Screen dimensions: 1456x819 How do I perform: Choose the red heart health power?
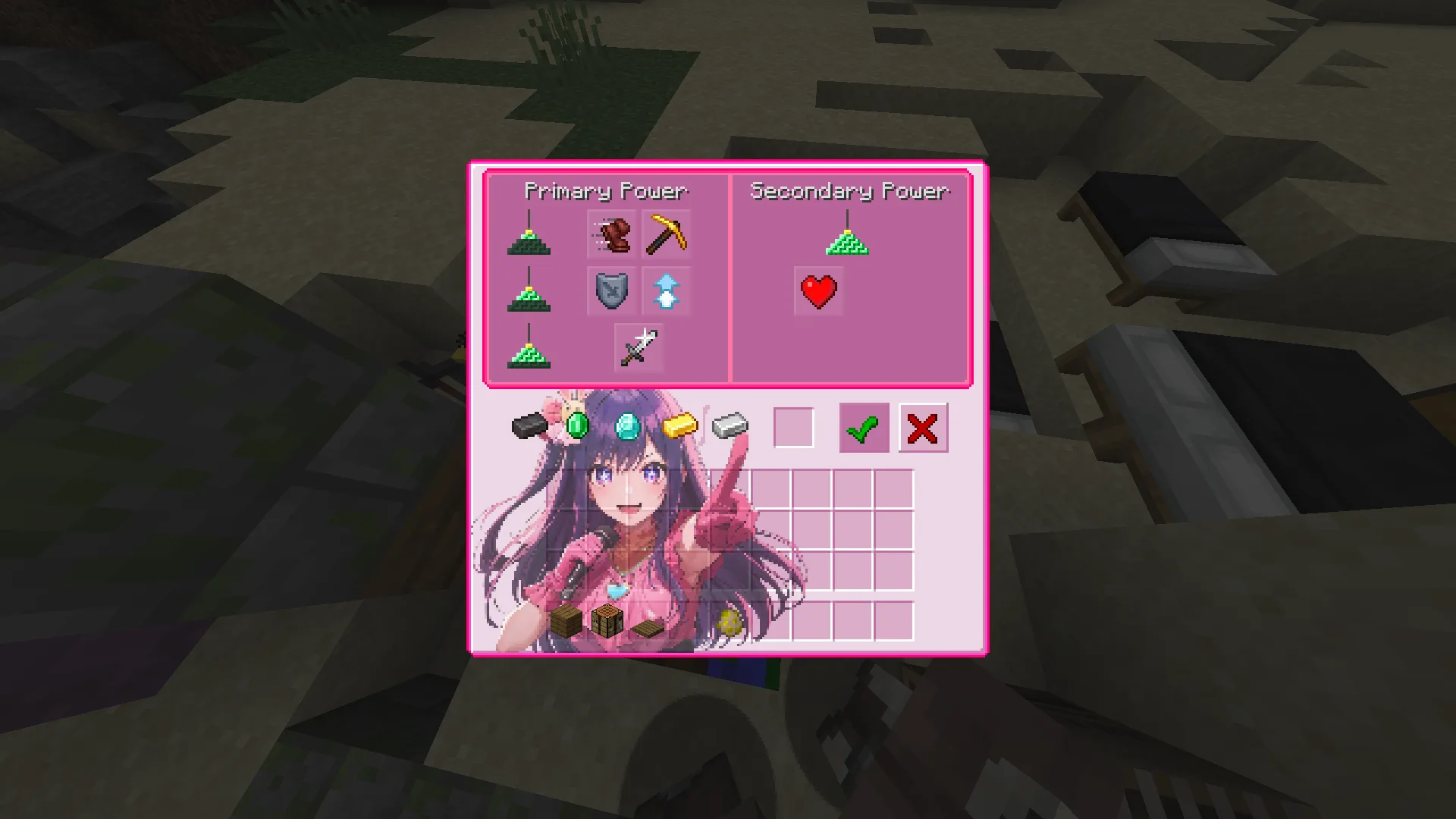click(817, 290)
